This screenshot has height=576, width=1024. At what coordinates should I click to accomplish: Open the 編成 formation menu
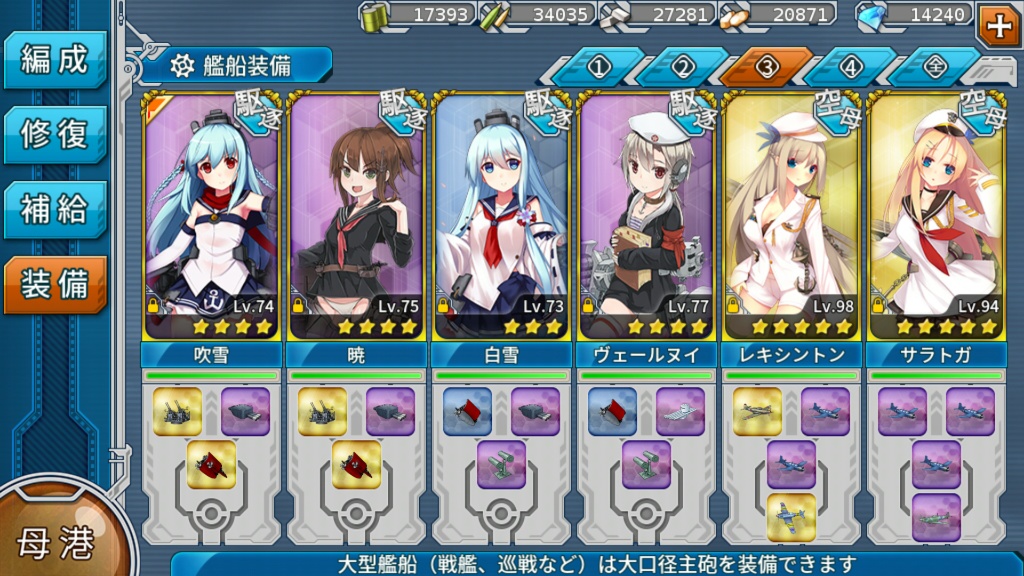click(55, 60)
